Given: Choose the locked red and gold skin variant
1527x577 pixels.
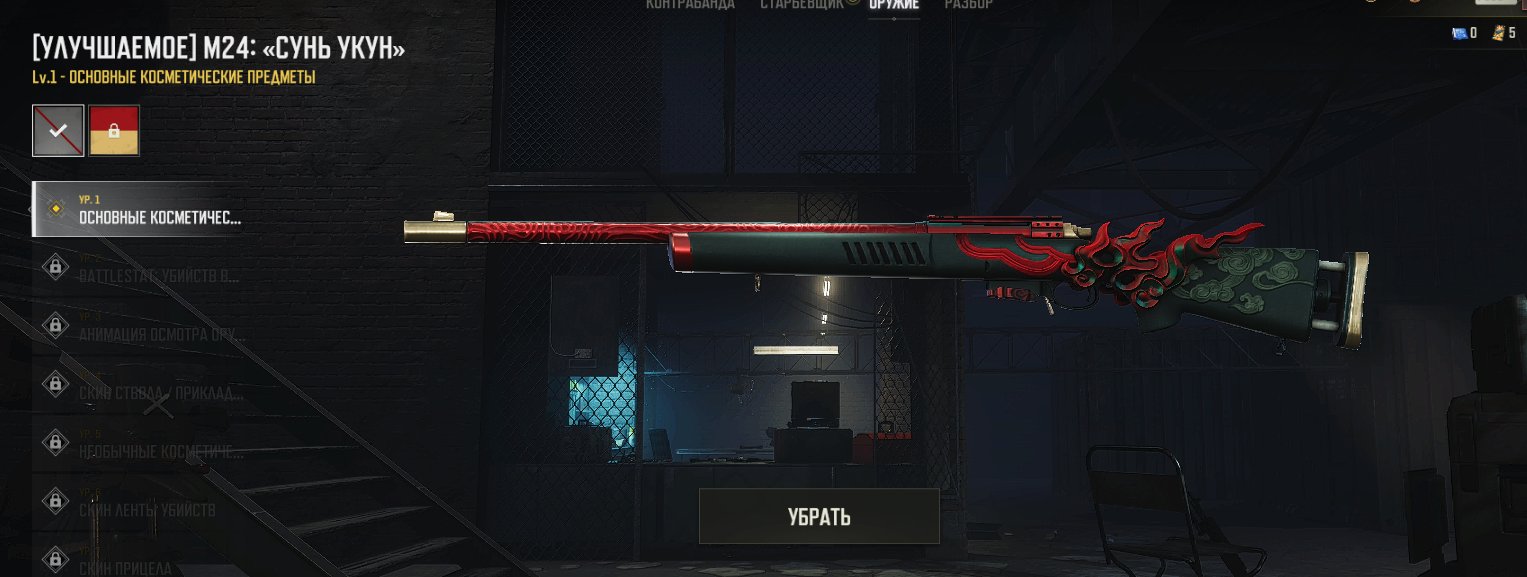Looking at the screenshot, I should coord(114,131).
